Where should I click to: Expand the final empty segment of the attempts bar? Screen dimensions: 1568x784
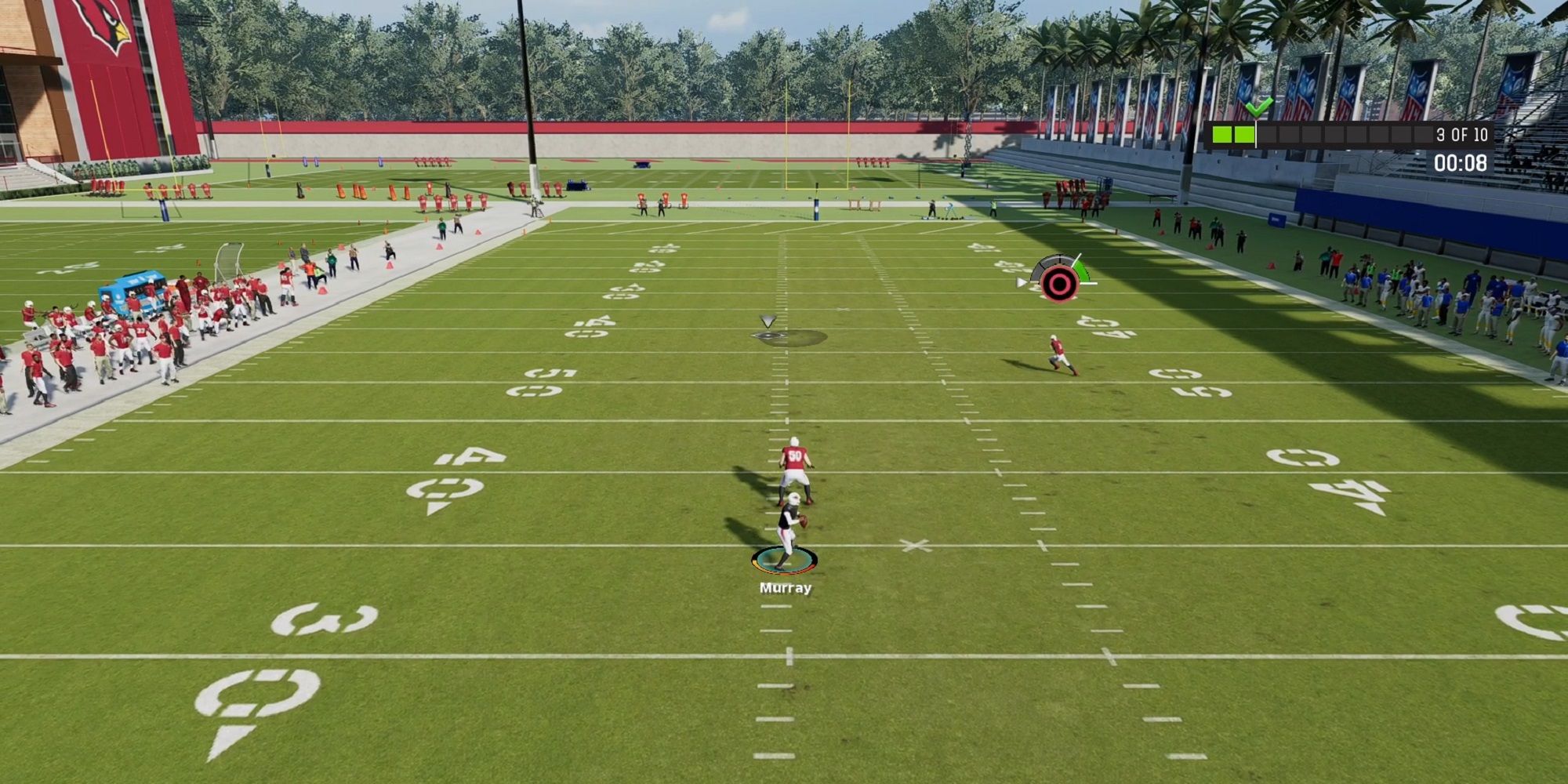click(x=1423, y=135)
